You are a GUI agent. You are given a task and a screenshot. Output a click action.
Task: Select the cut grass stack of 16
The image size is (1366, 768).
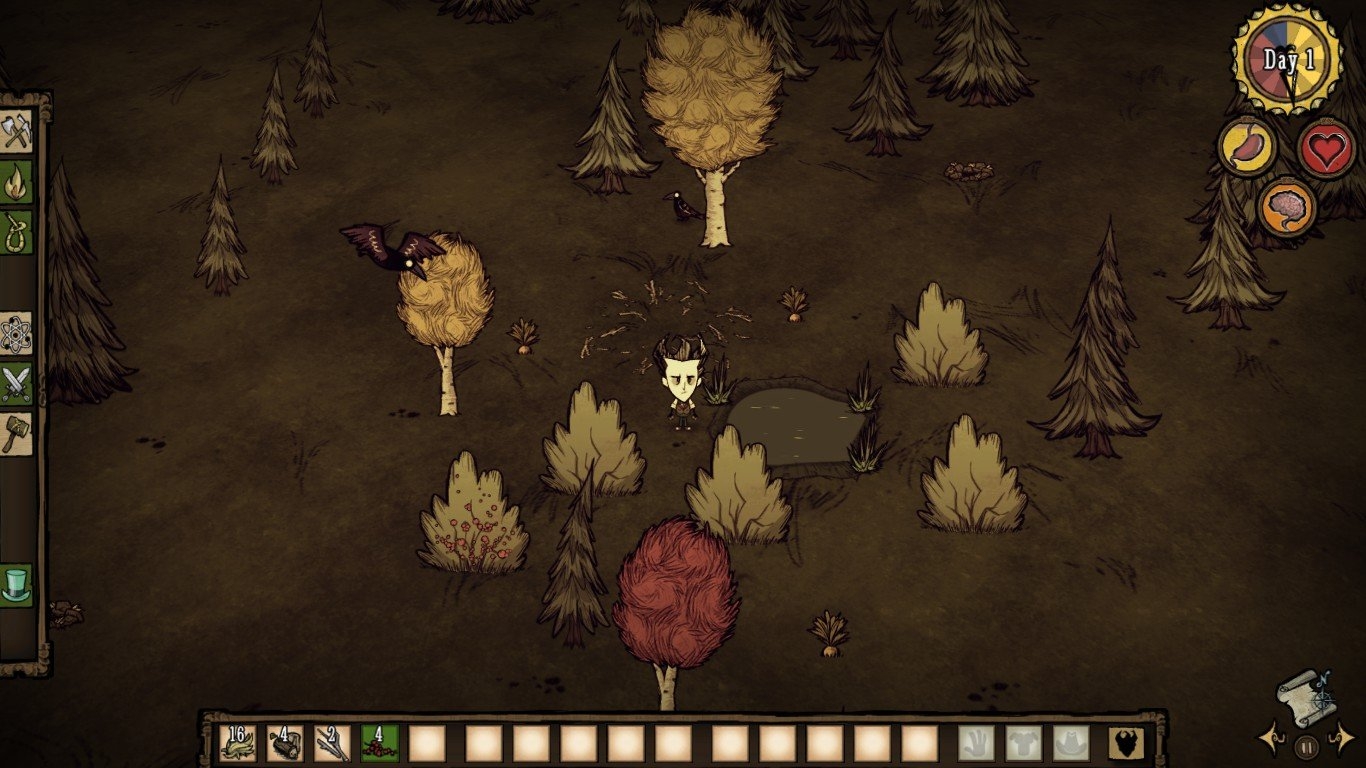pos(238,743)
